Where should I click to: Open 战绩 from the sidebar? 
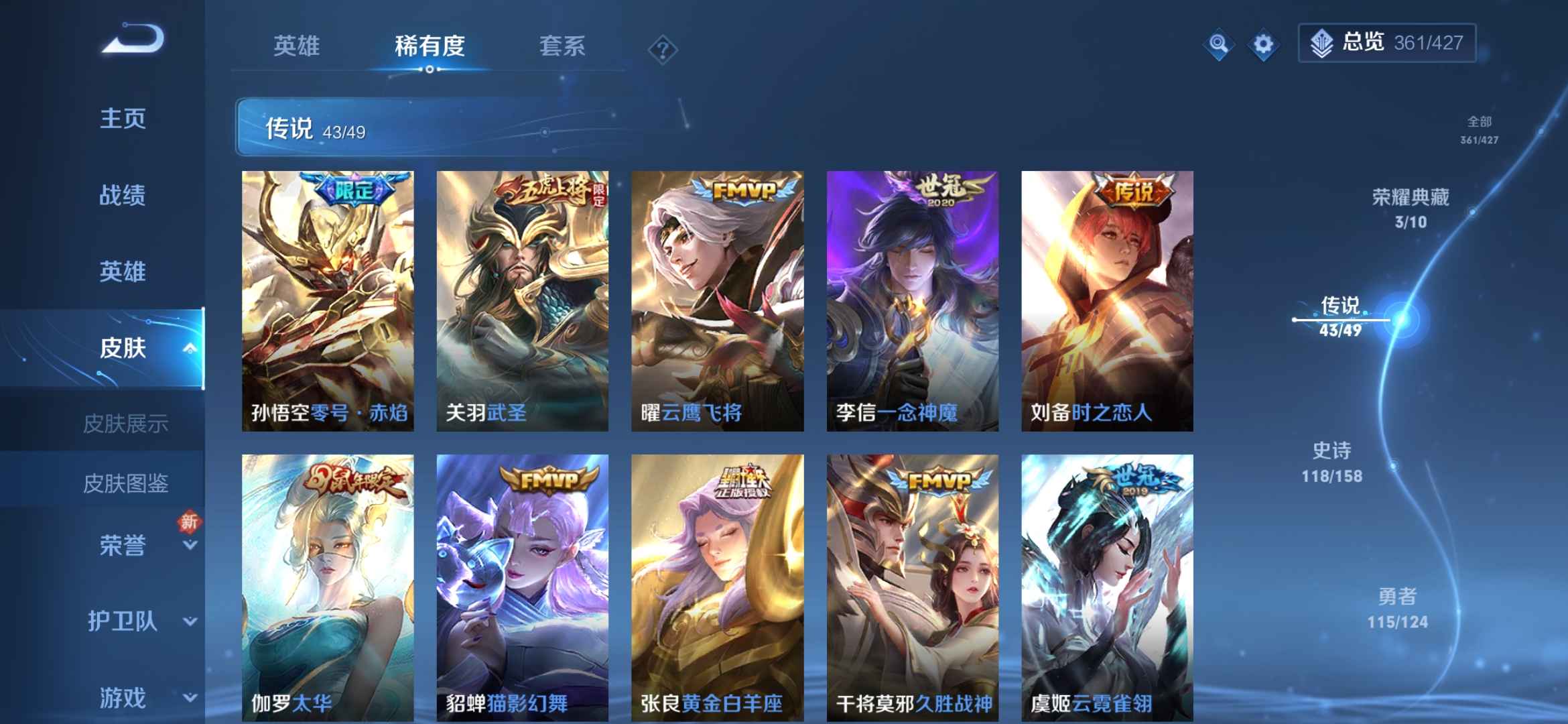click(x=123, y=196)
